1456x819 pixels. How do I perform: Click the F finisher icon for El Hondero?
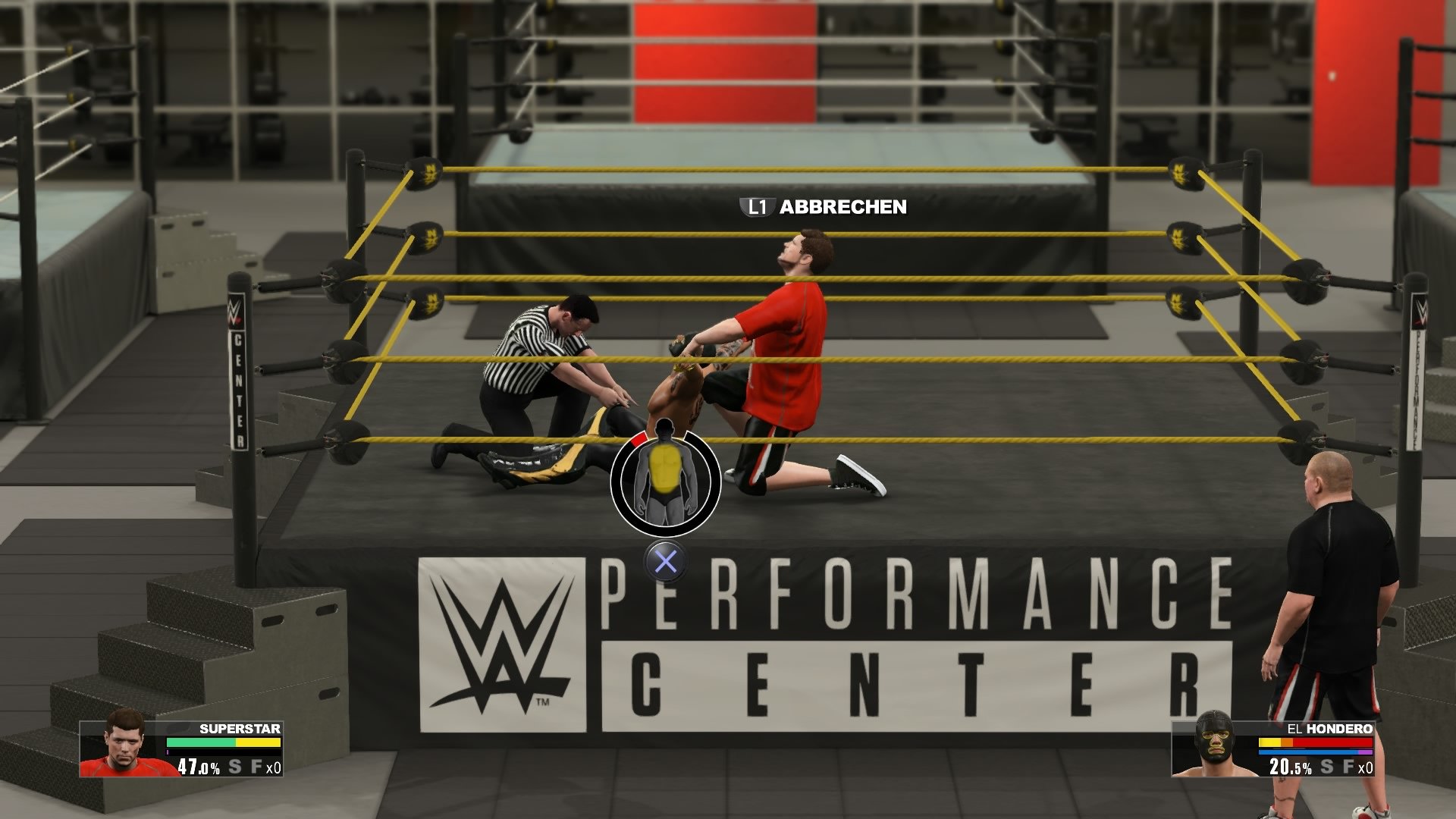pyautogui.click(x=1348, y=767)
